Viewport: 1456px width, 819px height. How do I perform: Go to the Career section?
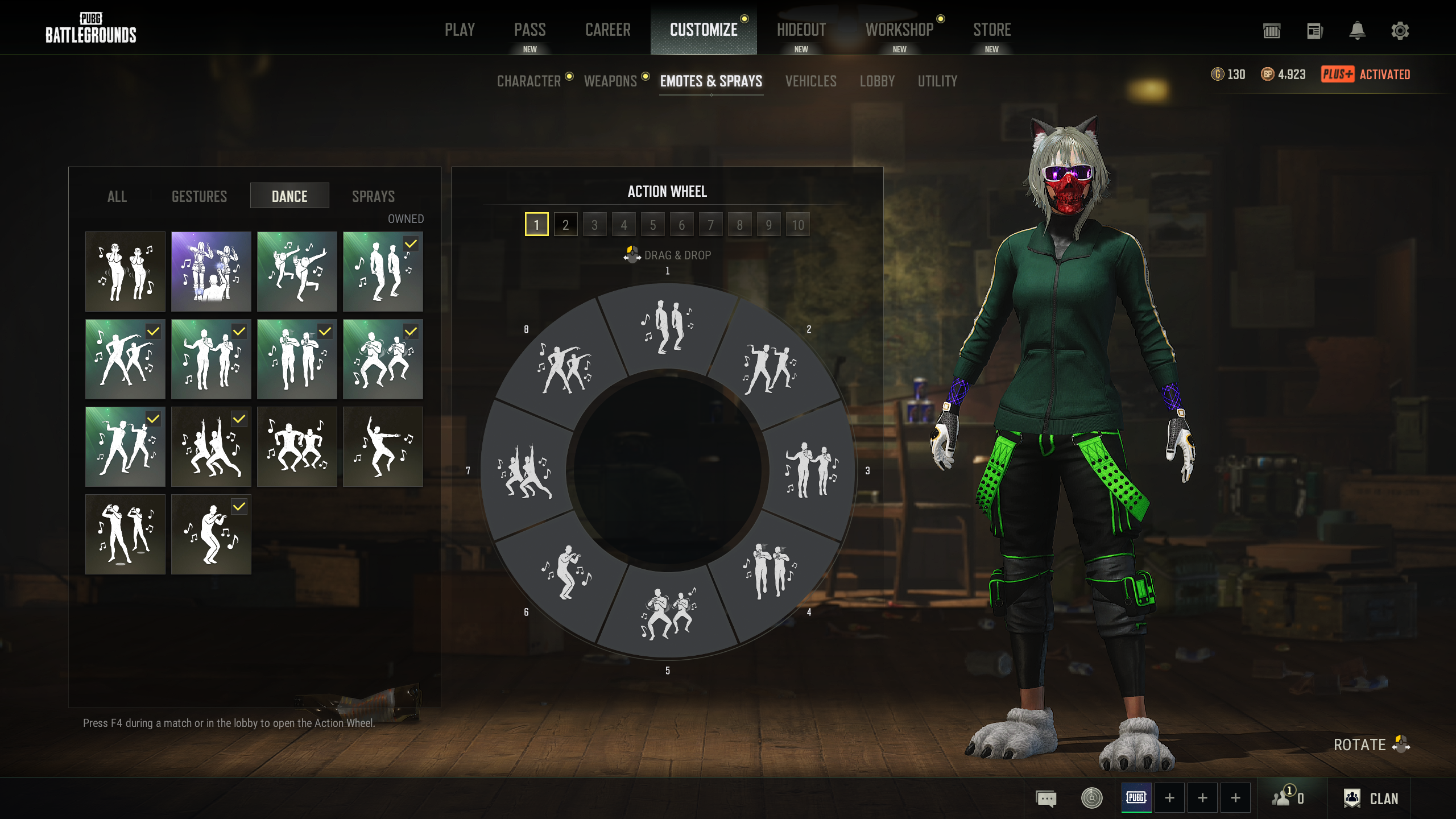coord(607,30)
